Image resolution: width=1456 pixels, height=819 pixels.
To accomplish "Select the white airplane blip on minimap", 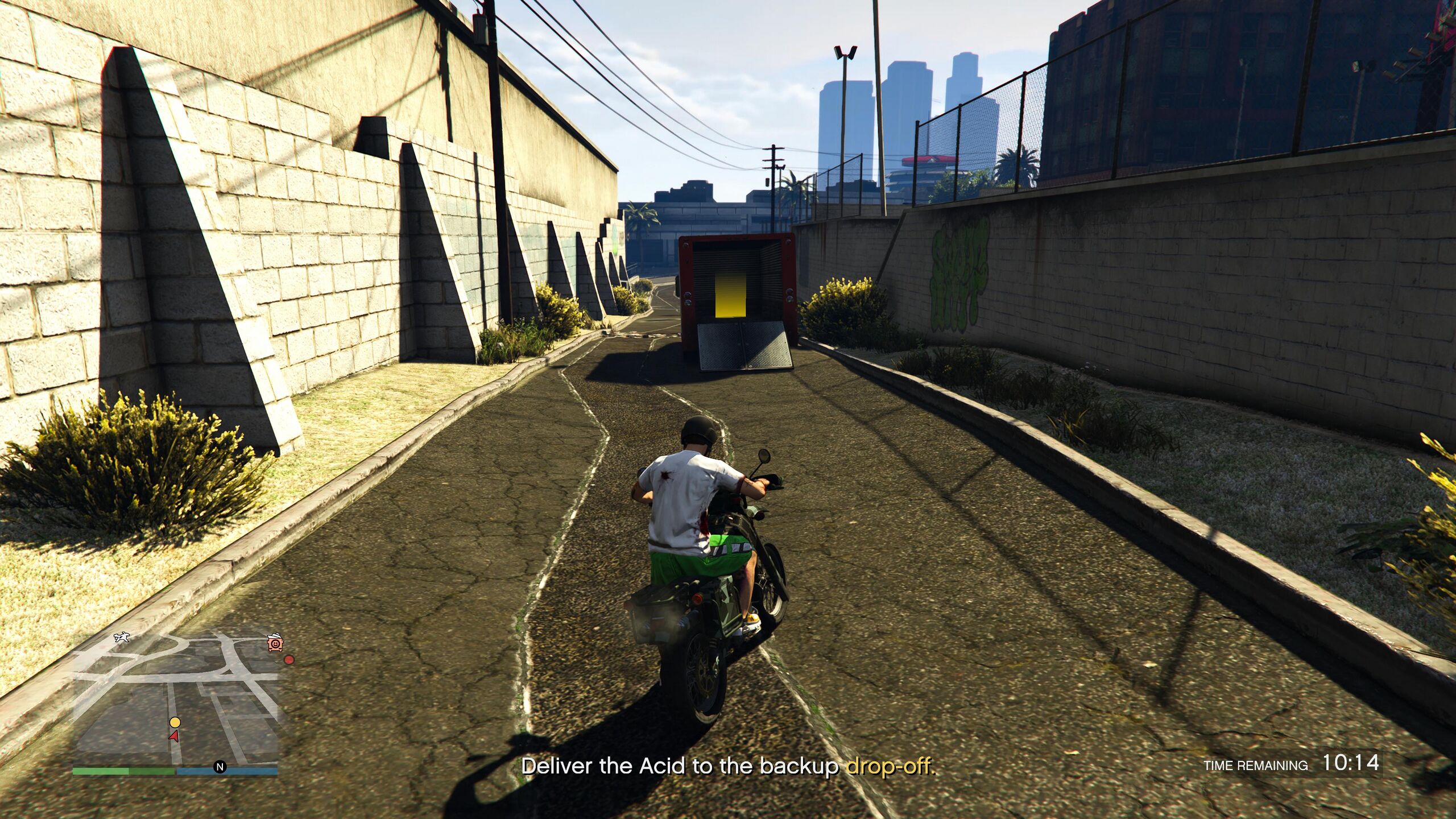I will 121,637.
